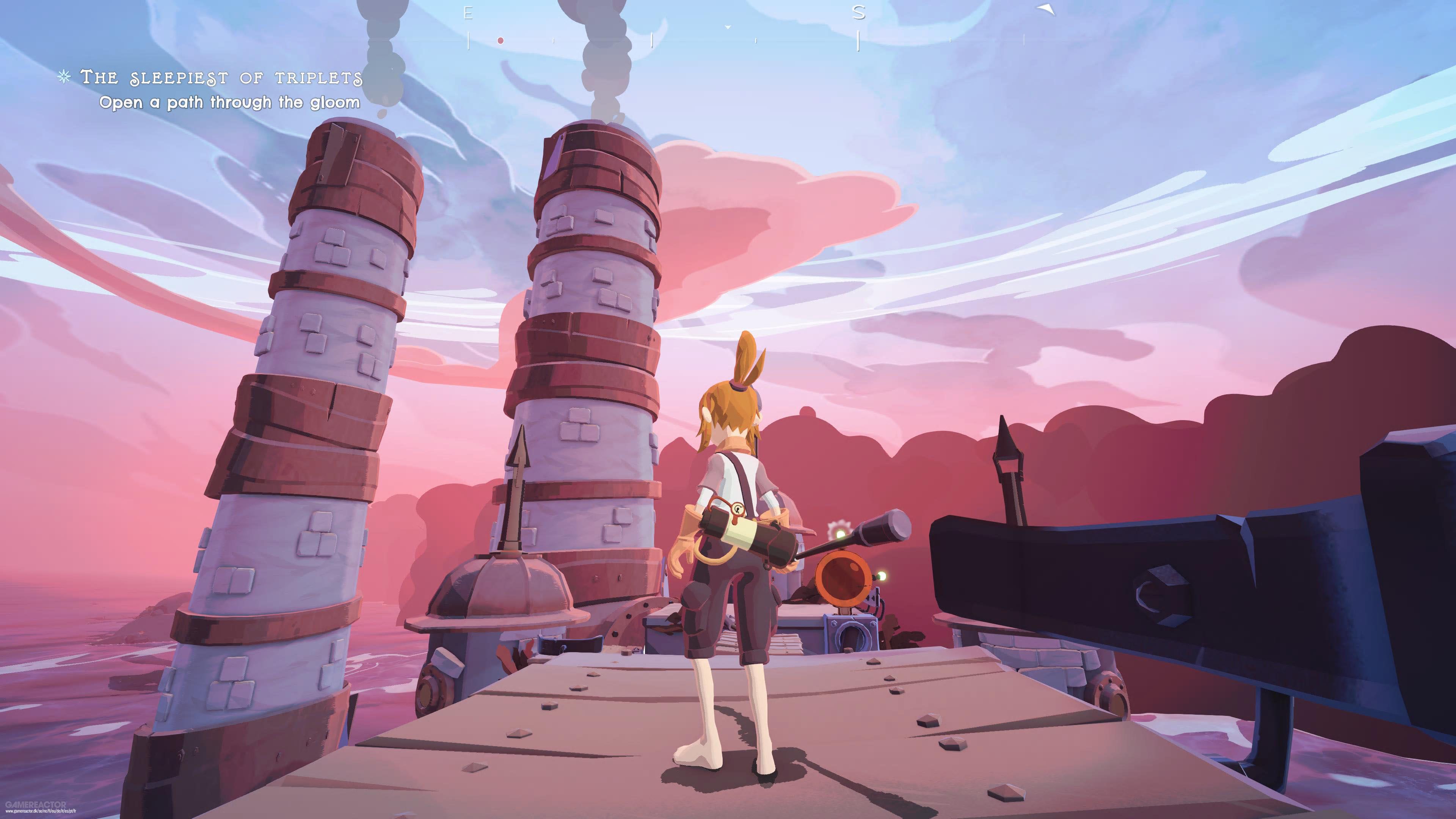The height and width of the screenshot is (819, 1456).
Task: Select 'The sleepiest of triplets' quest tracker
Action: pos(221,77)
